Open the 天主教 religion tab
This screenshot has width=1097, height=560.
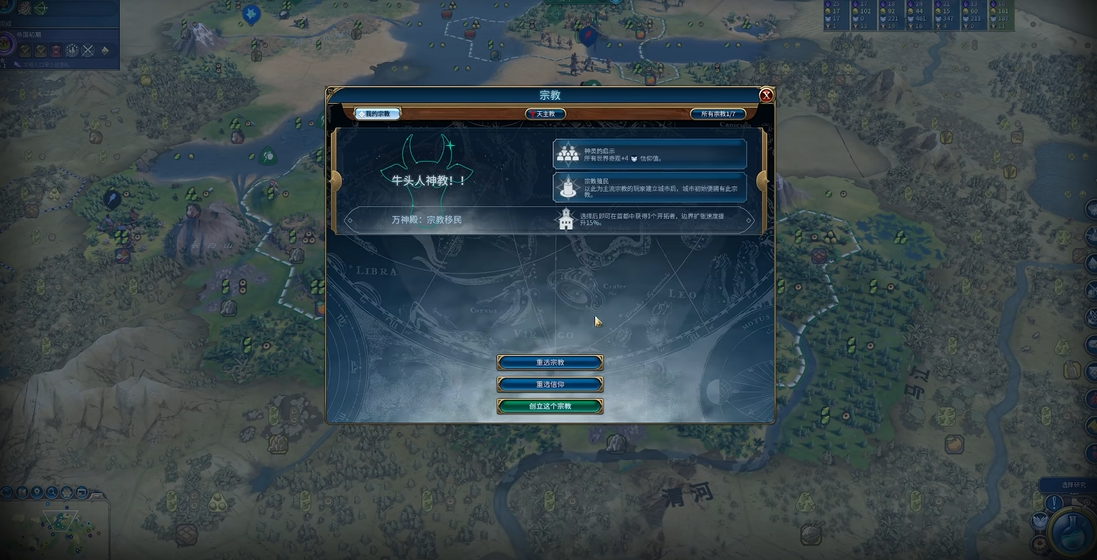pos(545,114)
